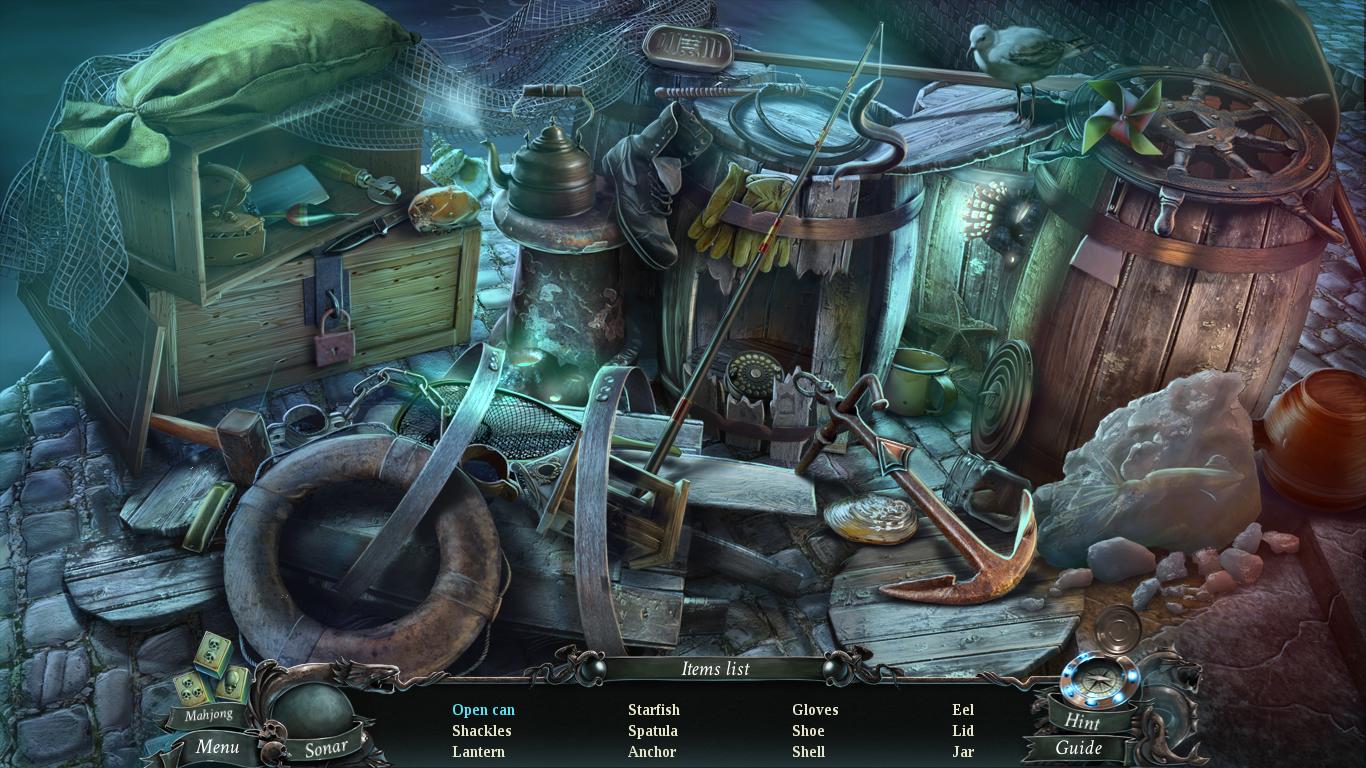This screenshot has height=768, width=1366.
Task: Select Gloves in the items list
Action: (x=815, y=710)
